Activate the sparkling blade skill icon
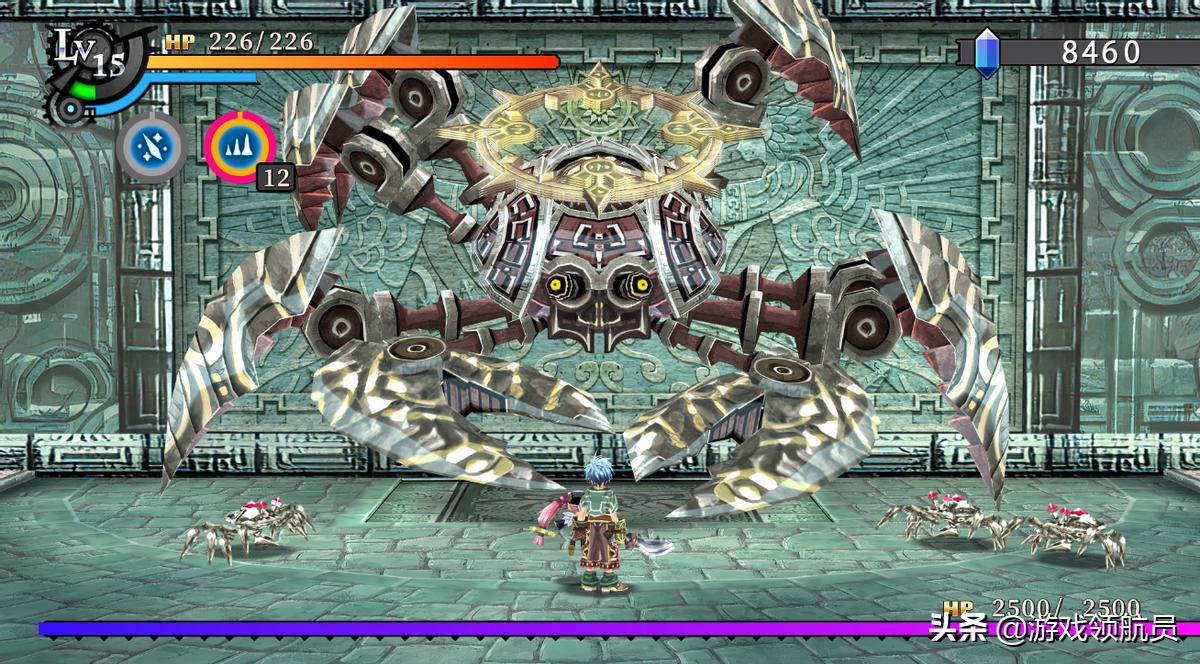 pyautogui.click(x=152, y=147)
